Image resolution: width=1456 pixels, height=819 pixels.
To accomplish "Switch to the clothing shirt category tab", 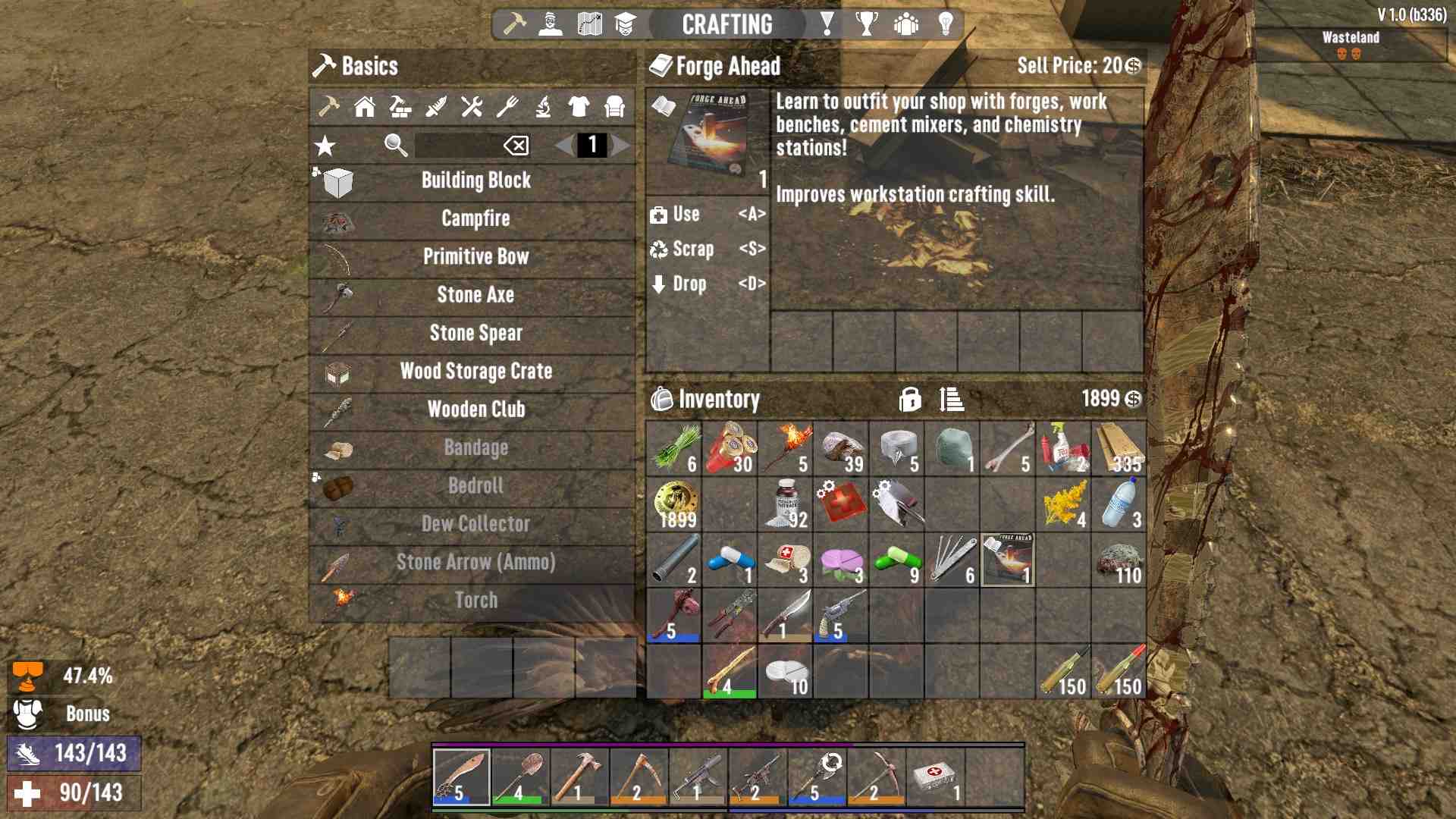I will 579,107.
